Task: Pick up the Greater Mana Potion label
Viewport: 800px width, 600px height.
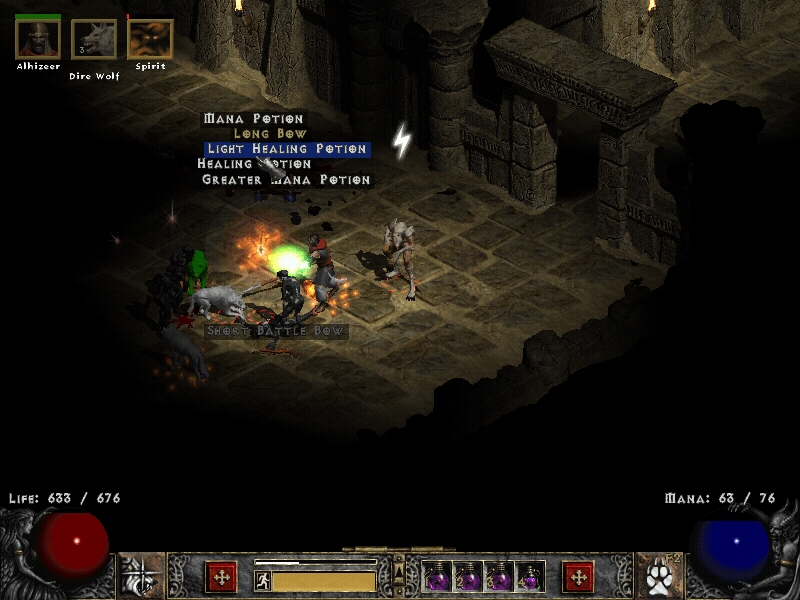Action: 286,180
